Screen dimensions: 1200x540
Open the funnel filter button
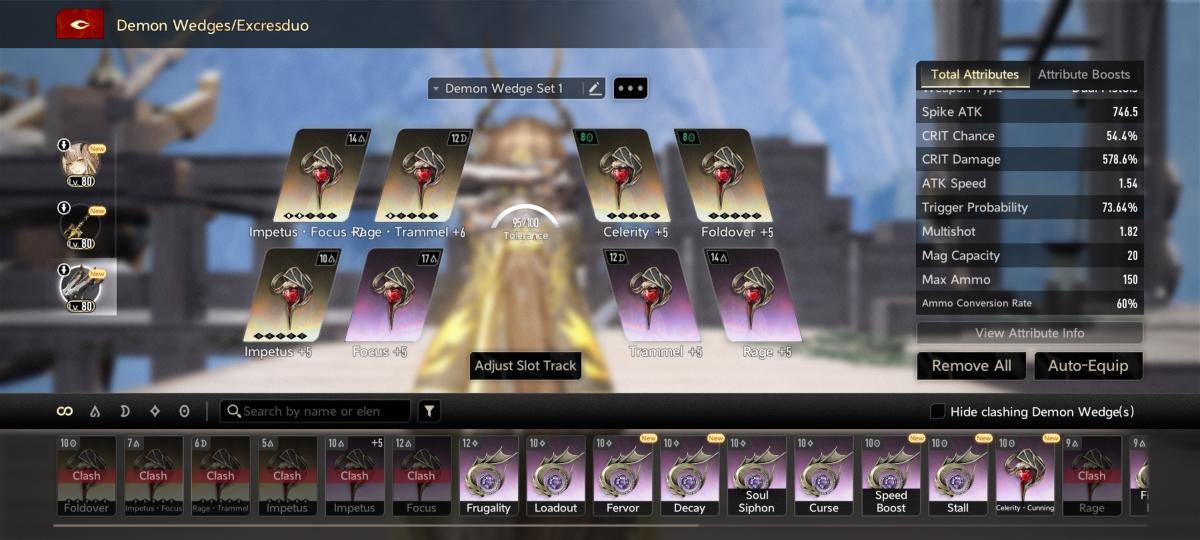pos(428,411)
